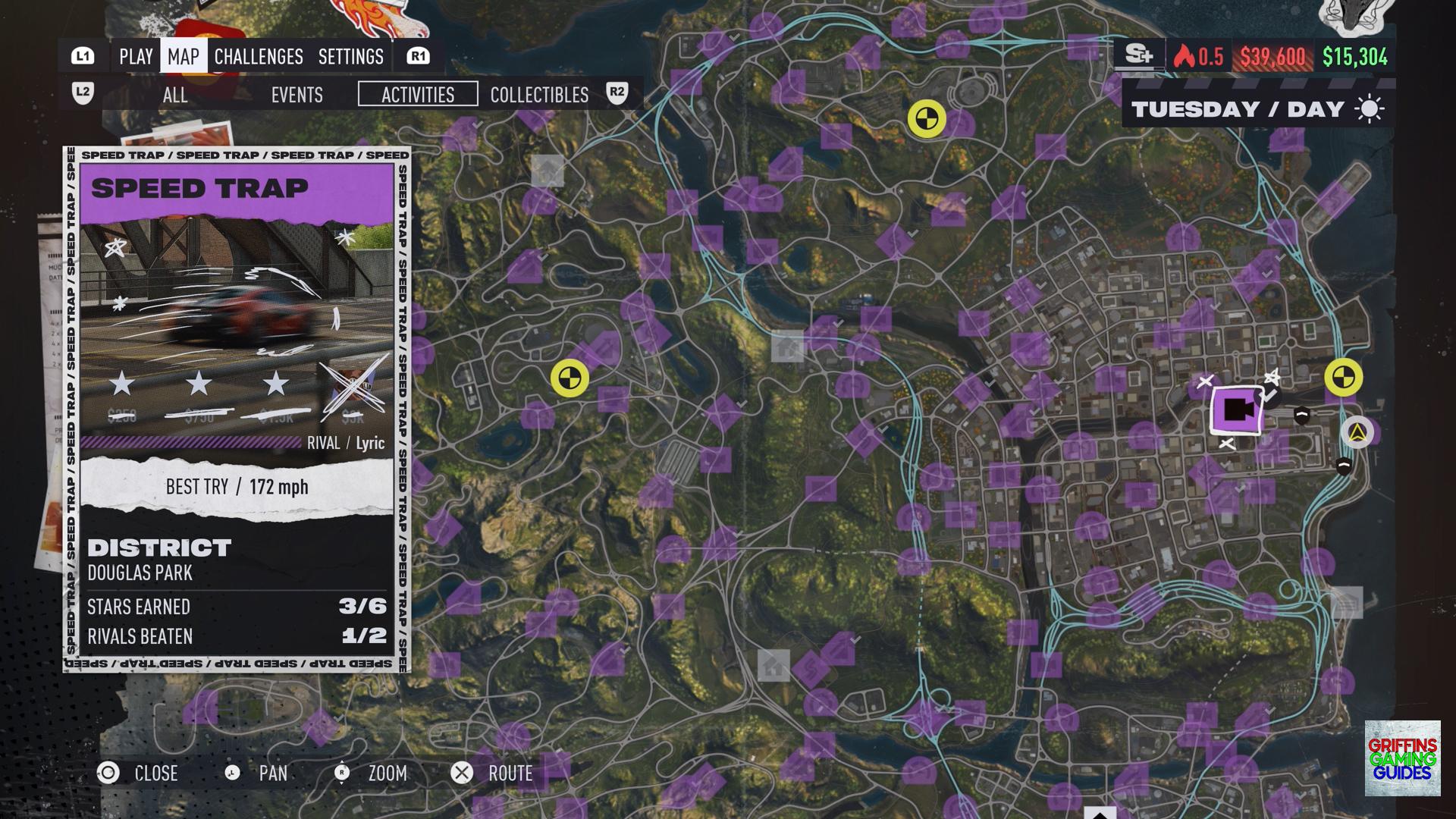Go to the SETTINGS tab
1456x819 pixels.
tap(351, 57)
